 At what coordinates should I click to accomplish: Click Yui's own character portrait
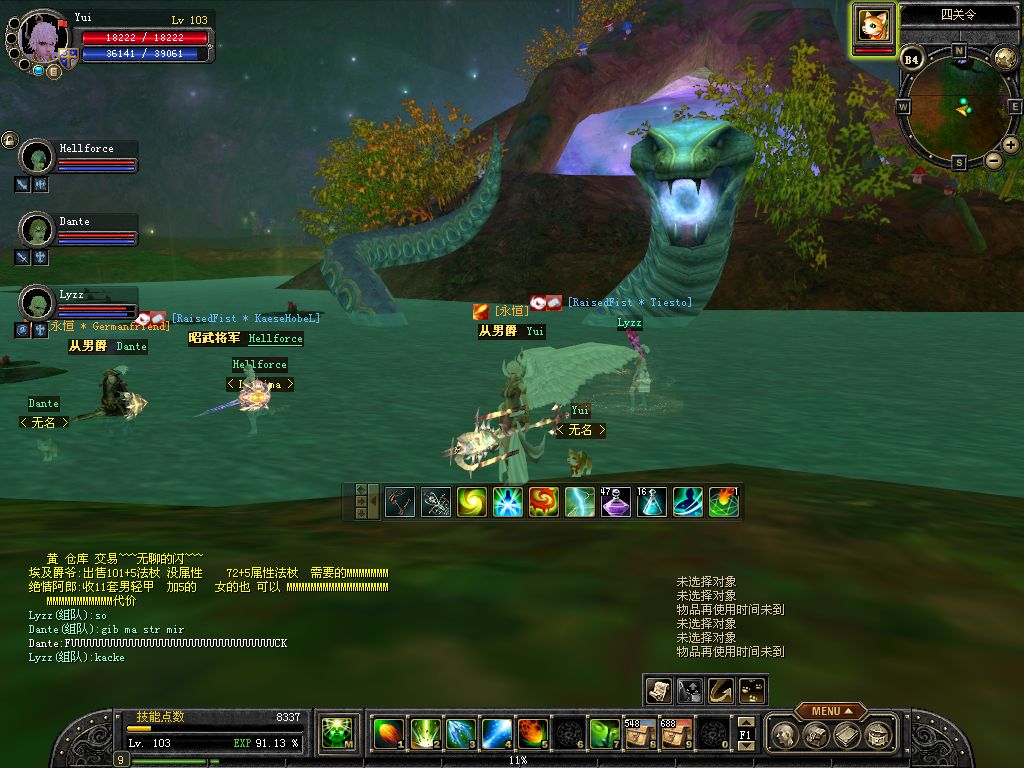click(x=43, y=38)
